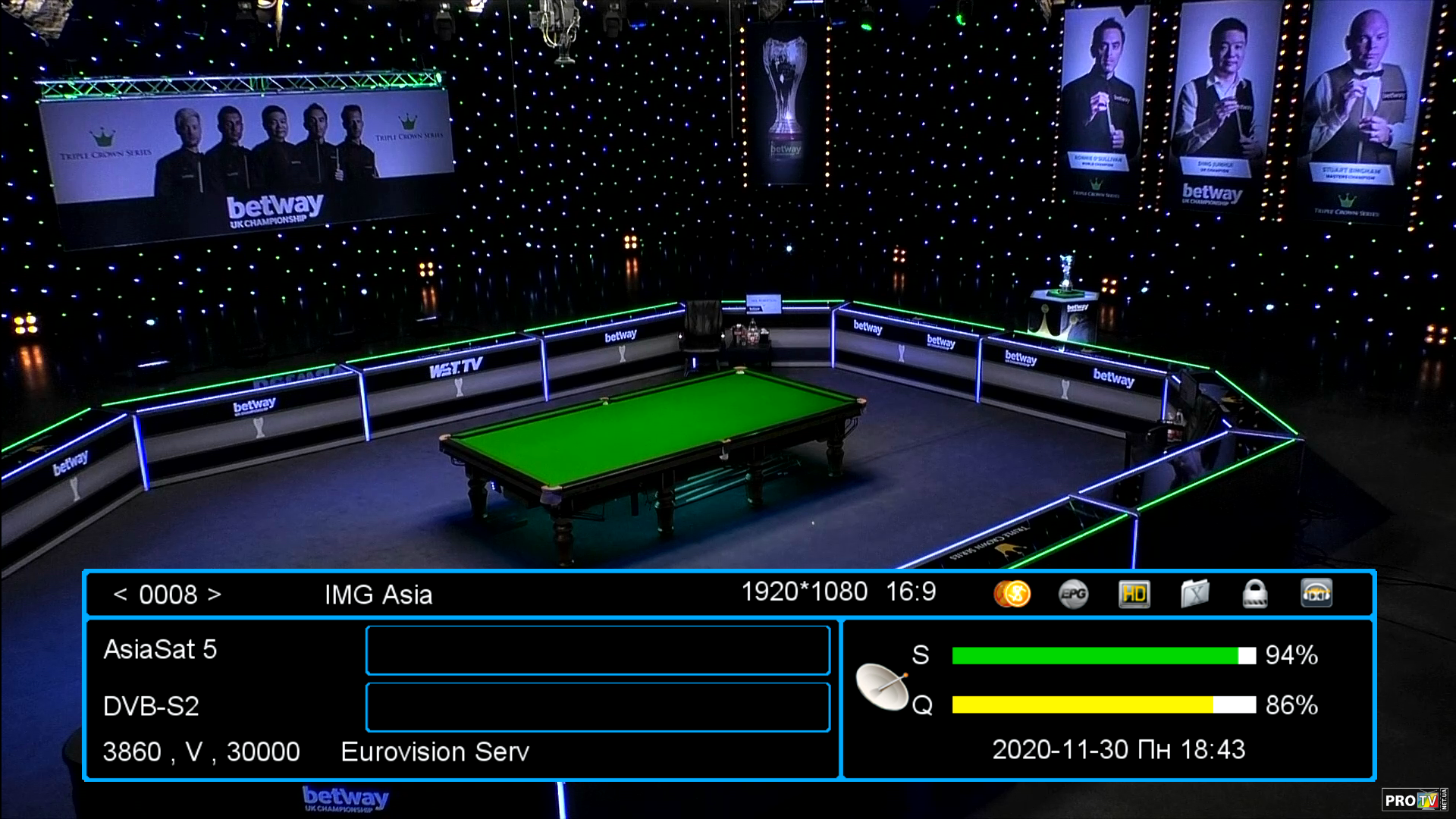1456x819 pixels.
Task: Click the Dolby headphones audio icon
Action: 1316,594
